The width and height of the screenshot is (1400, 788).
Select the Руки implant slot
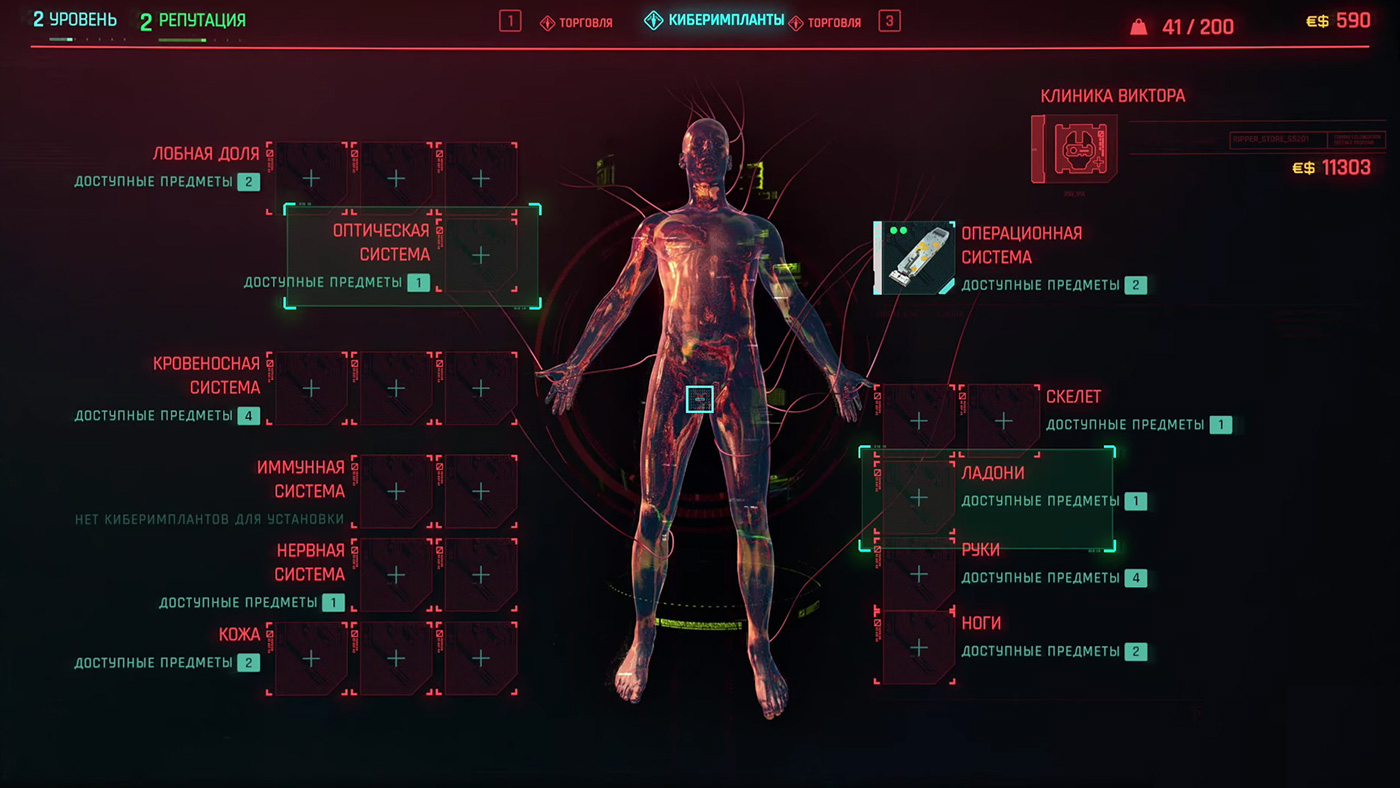tap(918, 574)
